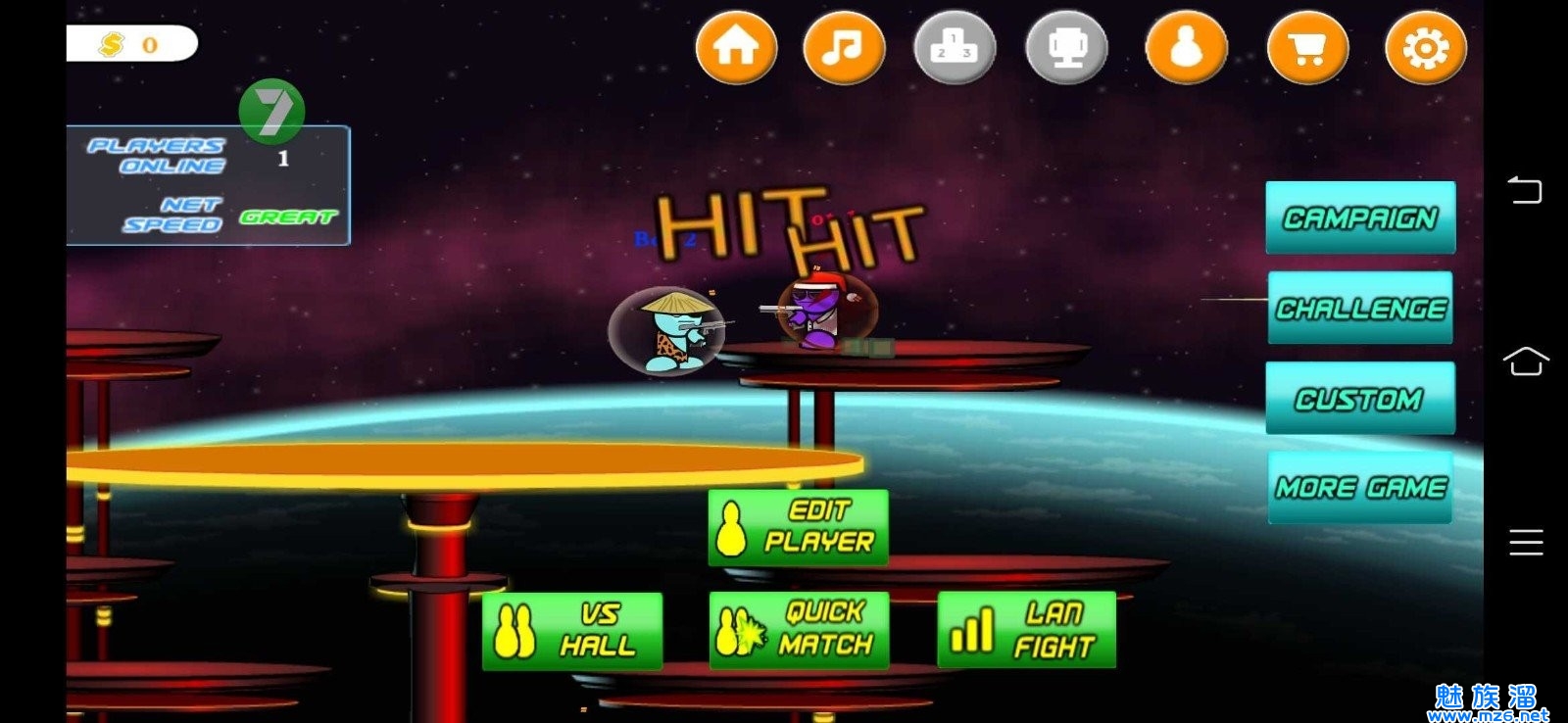
Task: Select the Challenge mode
Action: pos(1360,308)
